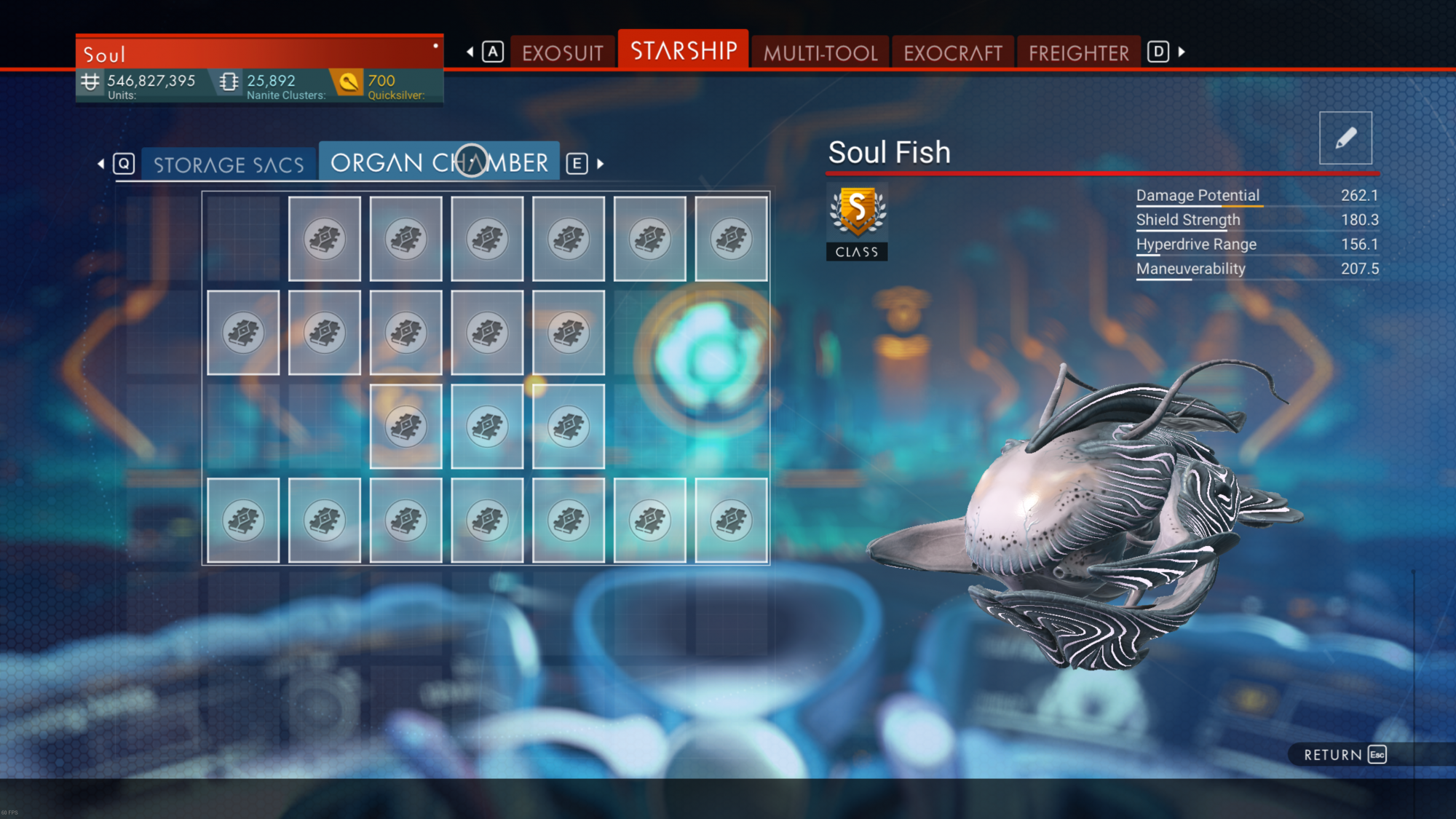This screenshot has height=819, width=1456.
Task: Click the left arrow before Exosuit
Action: 470,52
